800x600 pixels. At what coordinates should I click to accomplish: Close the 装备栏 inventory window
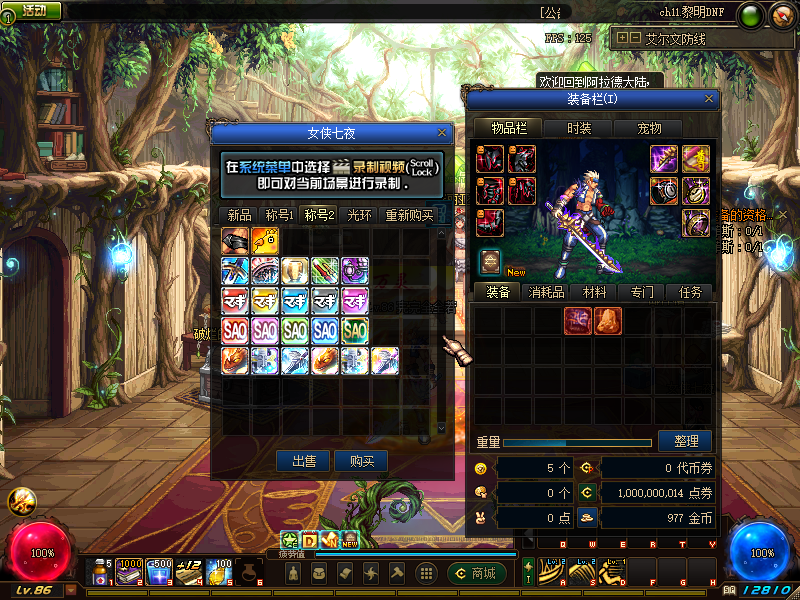(710, 99)
